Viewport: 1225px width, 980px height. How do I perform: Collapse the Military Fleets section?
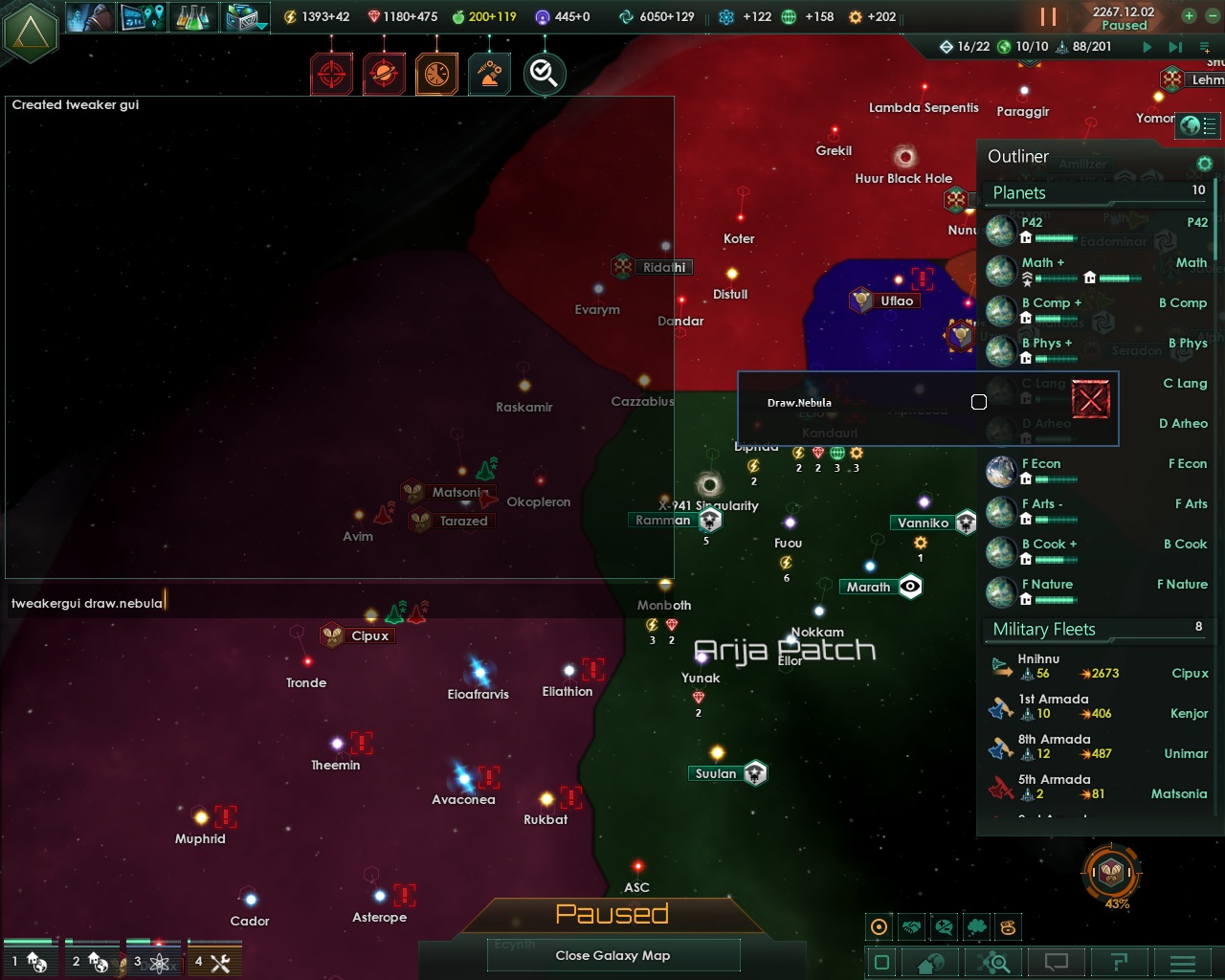click(1096, 629)
